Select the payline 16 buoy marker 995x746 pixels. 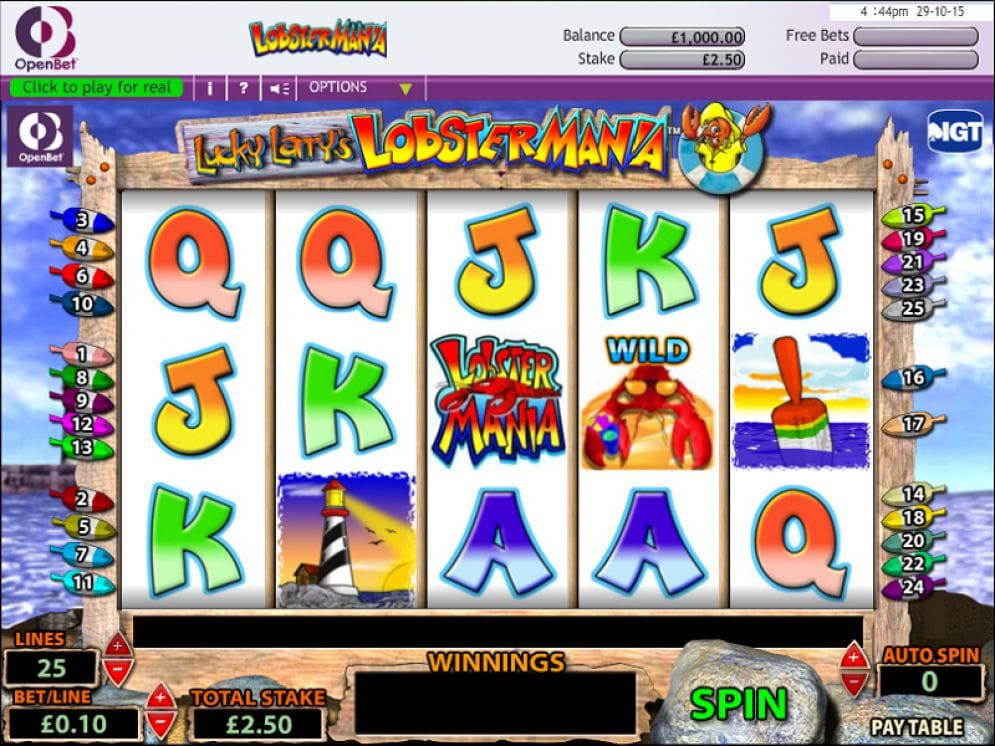pyautogui.click(x=912, y=378)
